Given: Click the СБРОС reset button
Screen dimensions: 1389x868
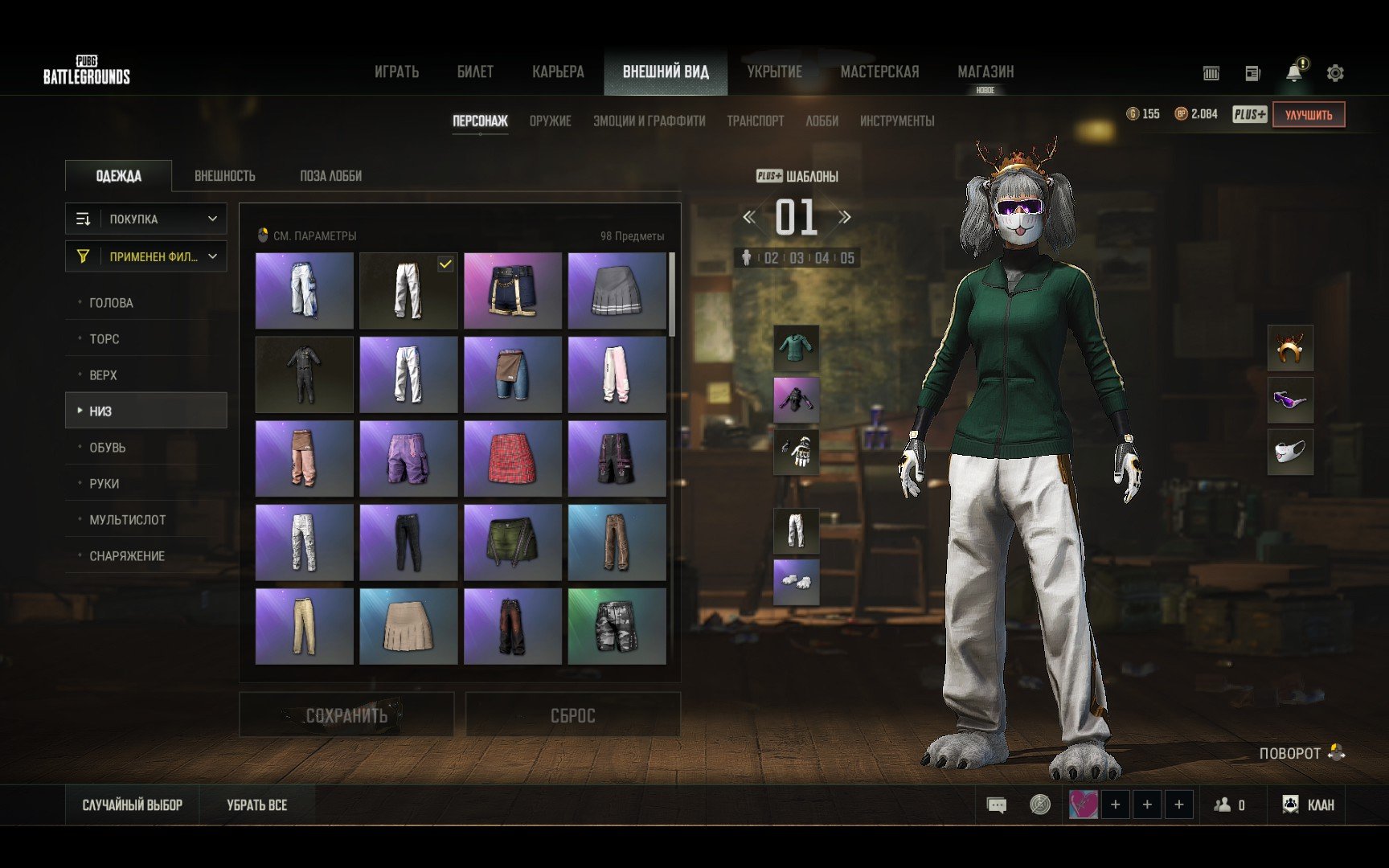Looking at the screenshot, I should tap(572, 715).
